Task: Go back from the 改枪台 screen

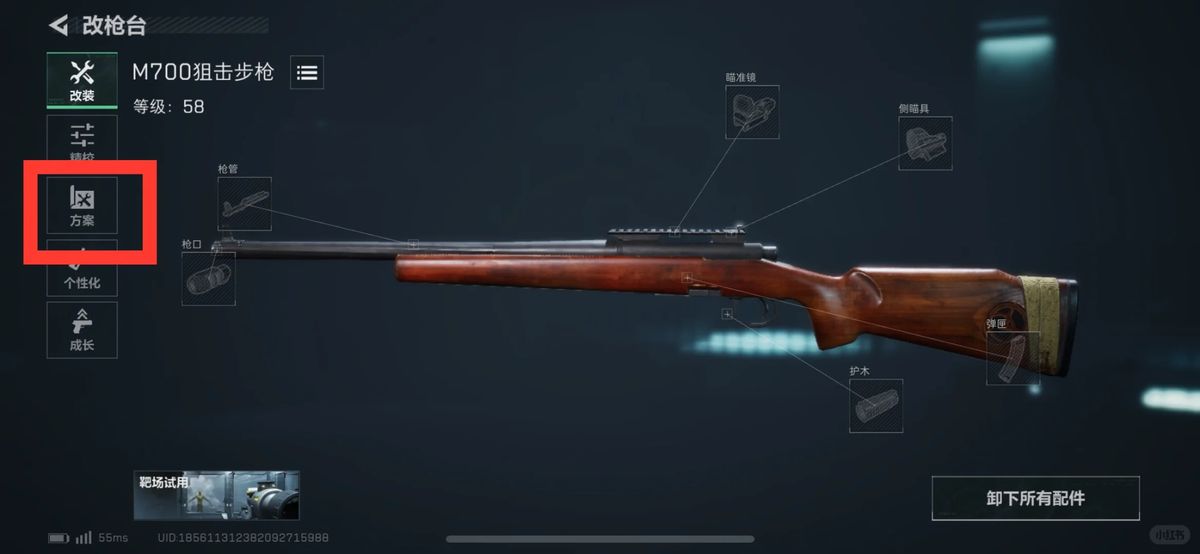Action: [59, 25]
